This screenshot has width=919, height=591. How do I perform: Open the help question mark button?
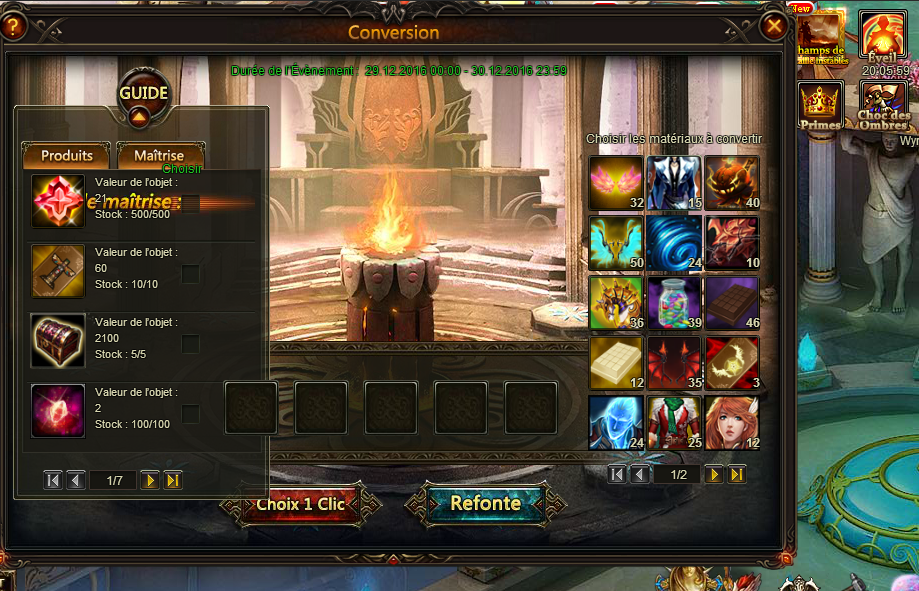pyautogui.click(x=12, y=27)
